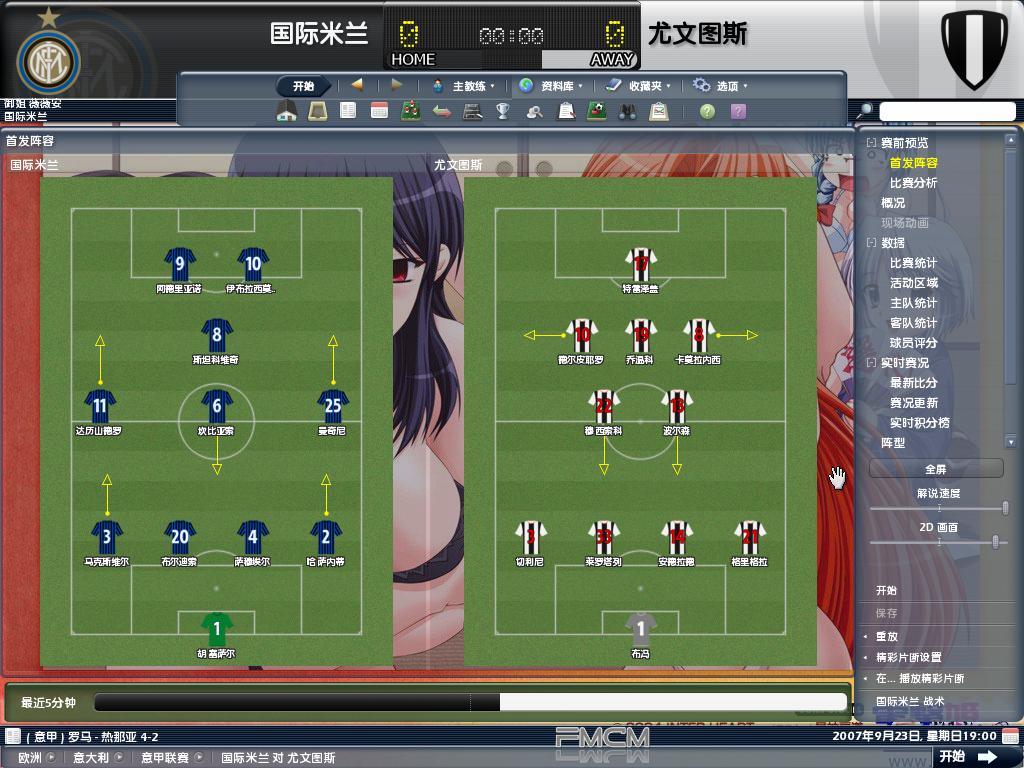
Task: Select Inter's number 9 striker shirt
Action: click(x=180, y=265)
